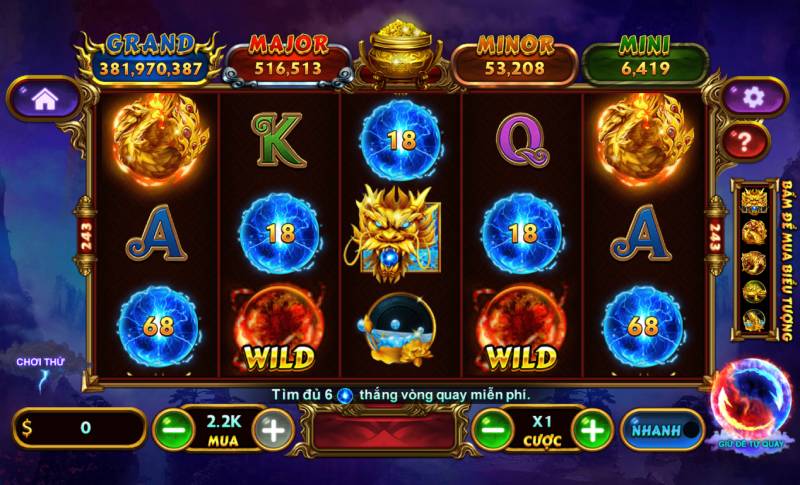Increase the MUA buy amount
This screenshot has height=485, width=800.
point(273,429)
